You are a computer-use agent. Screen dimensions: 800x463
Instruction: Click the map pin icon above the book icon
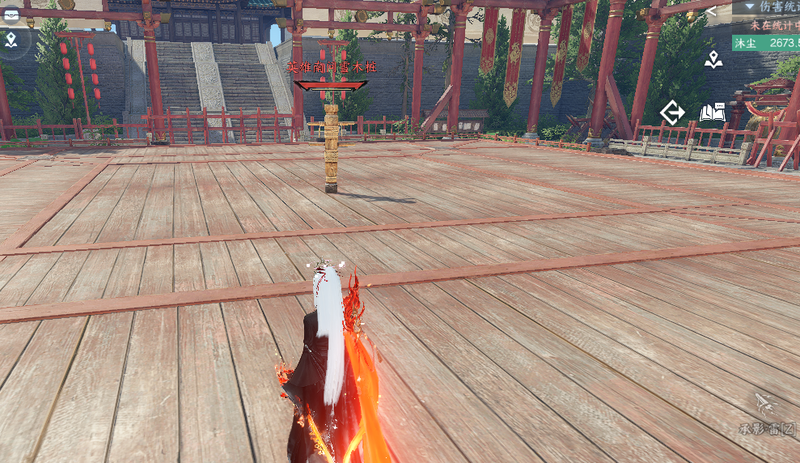pyautogui.click(x=713, y=60)
